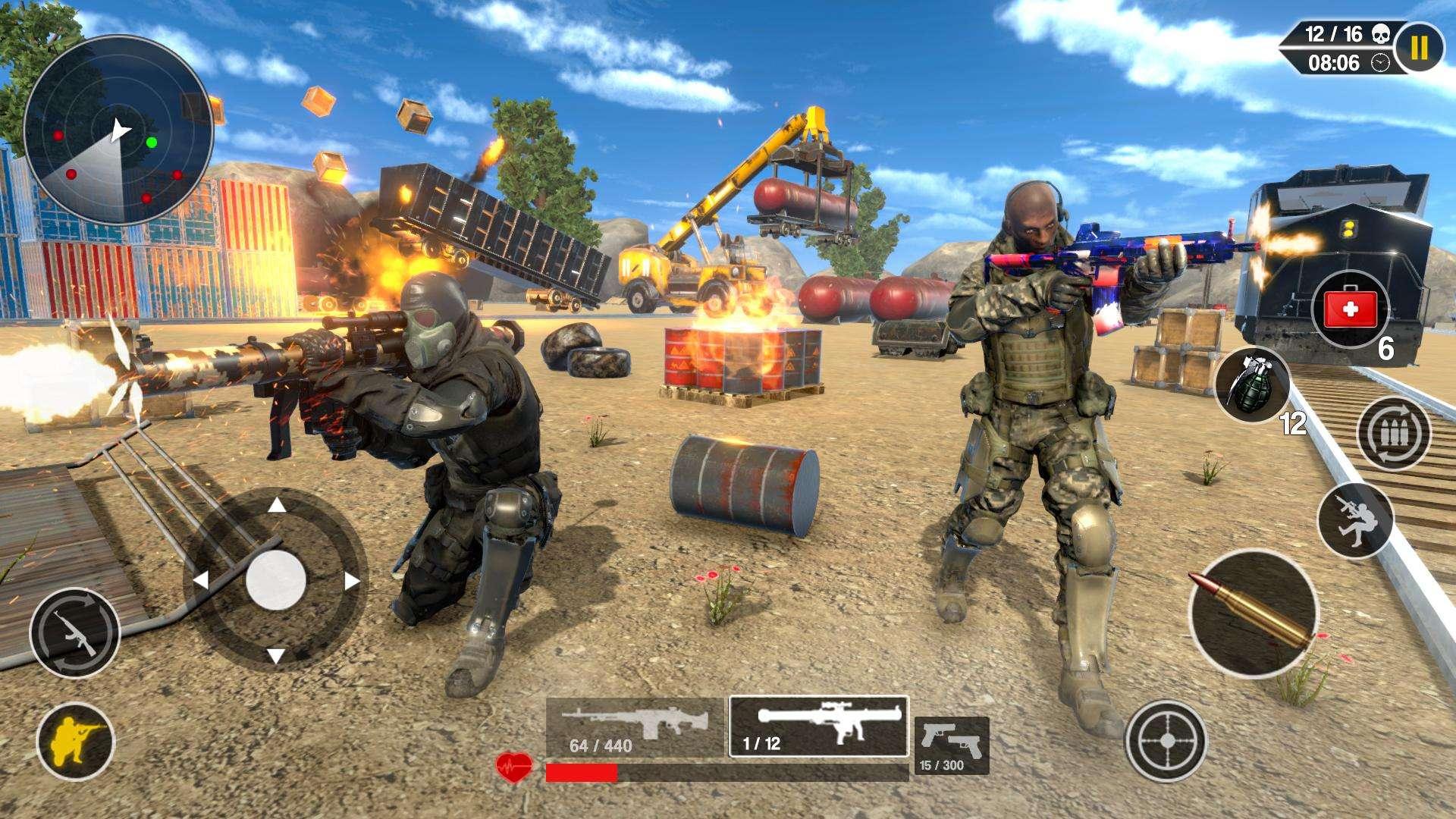
Task: Pause the game with the yellow pause button
Action: click(x=1419, y=49)
